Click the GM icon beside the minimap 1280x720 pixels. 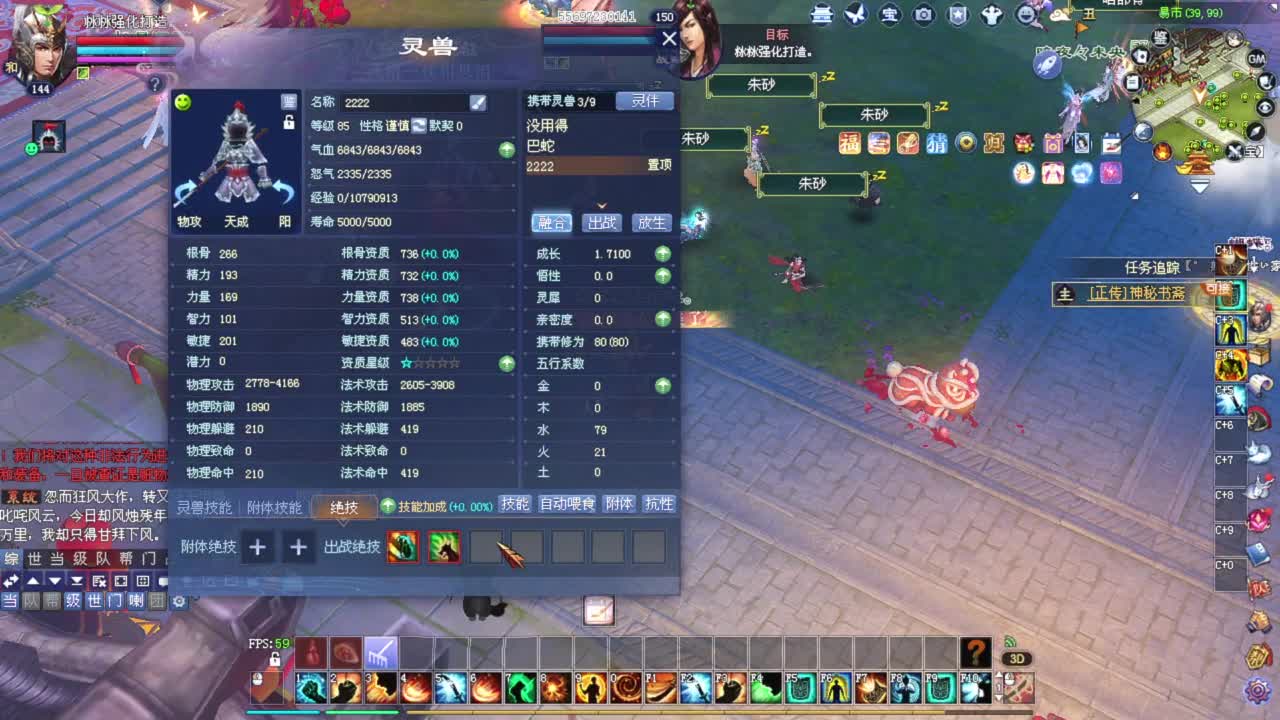pyautogui.click(x=1256, y=60)
